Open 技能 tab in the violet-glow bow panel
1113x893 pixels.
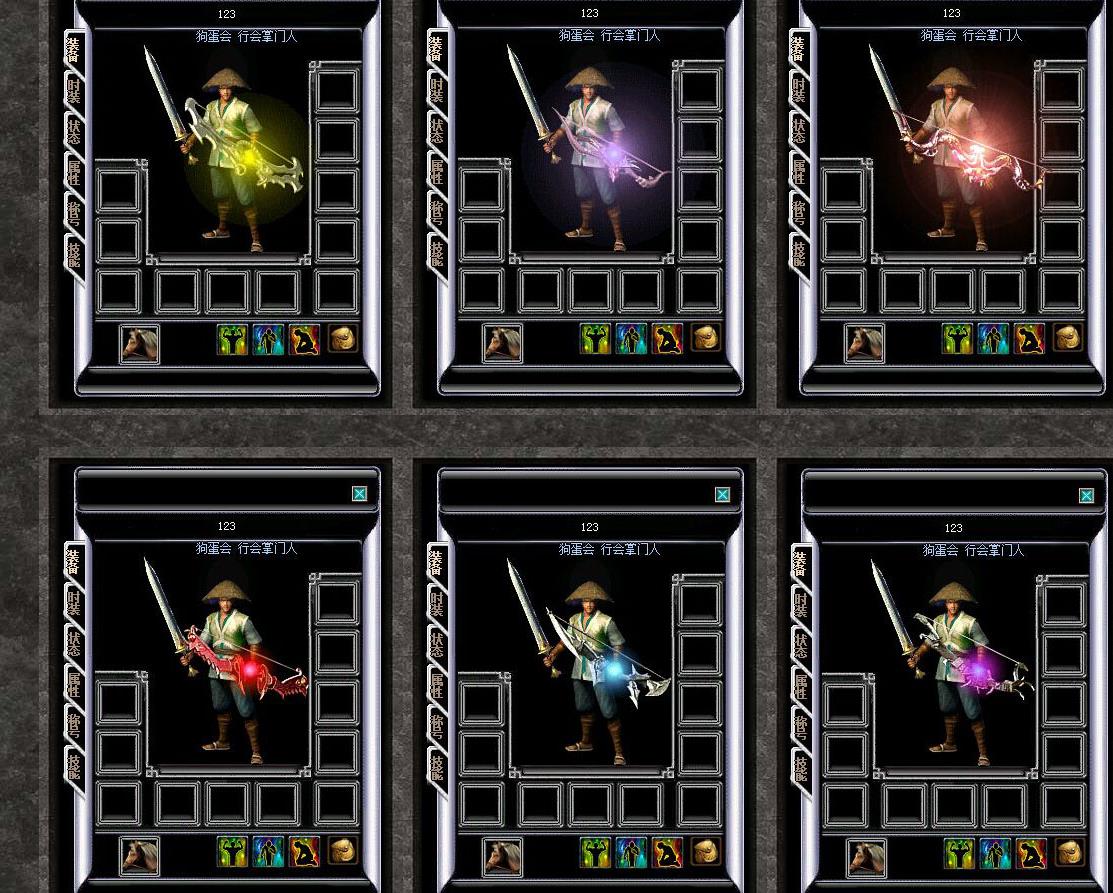click(x=438, y=252)
